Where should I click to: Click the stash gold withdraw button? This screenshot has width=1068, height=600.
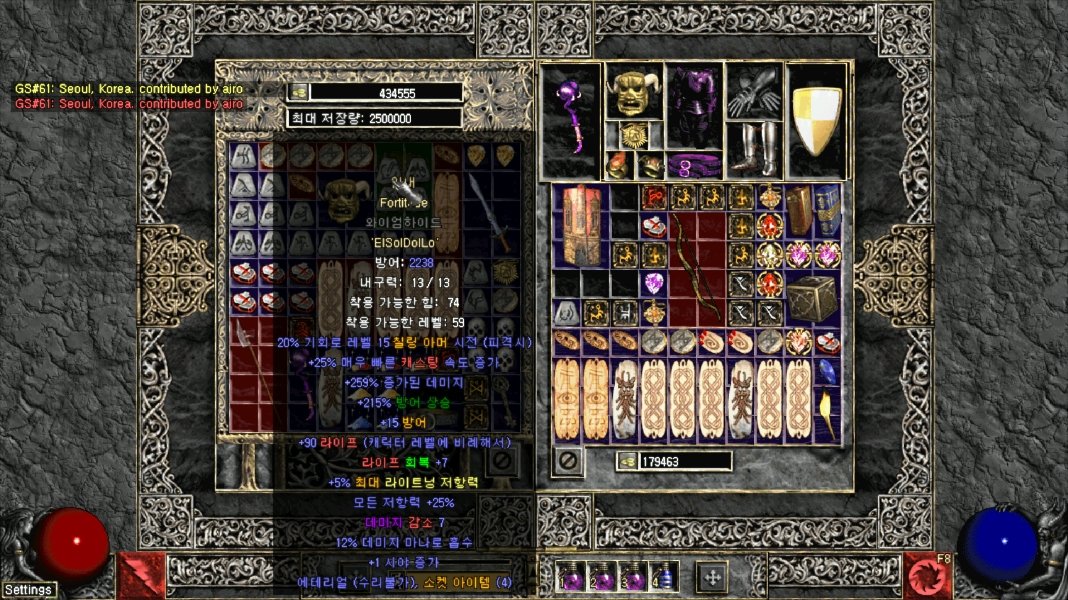(299, 92)
